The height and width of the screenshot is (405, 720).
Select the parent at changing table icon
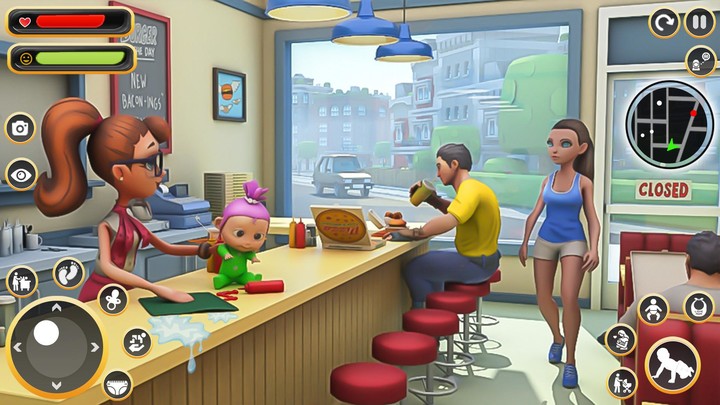[x=21, y=281]
